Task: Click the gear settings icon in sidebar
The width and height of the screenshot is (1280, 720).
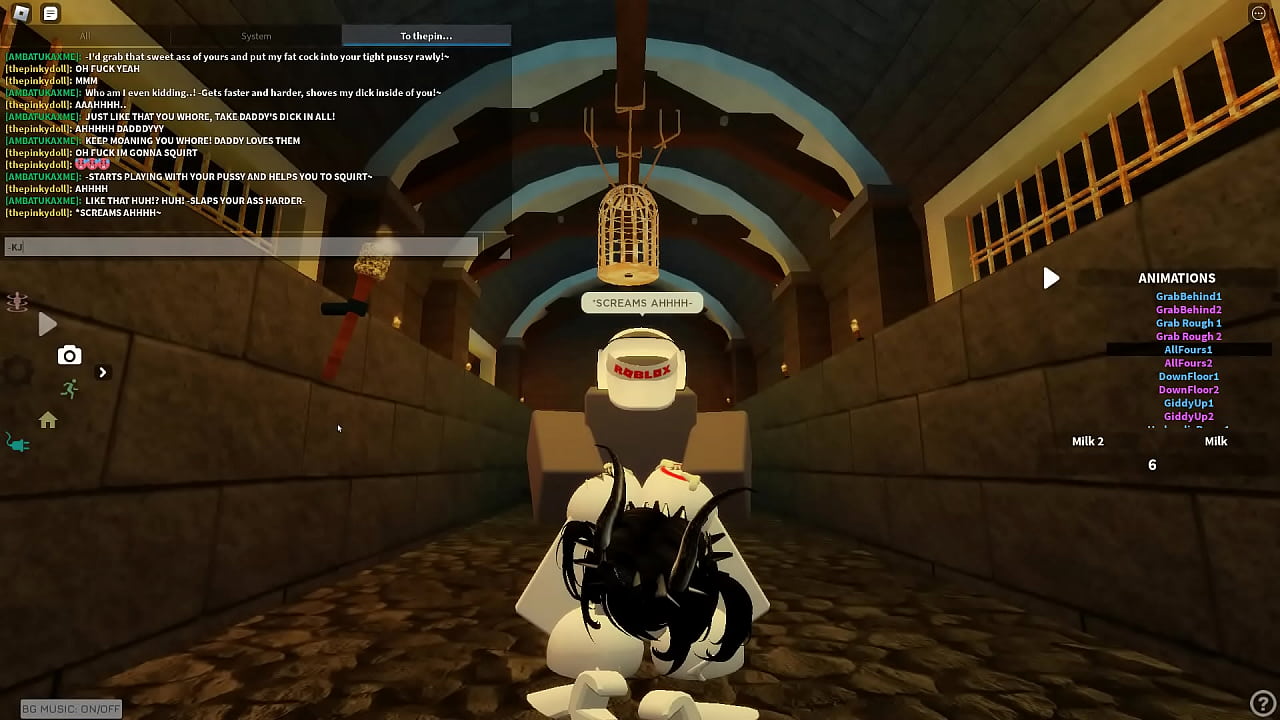Action: point(16,371)
